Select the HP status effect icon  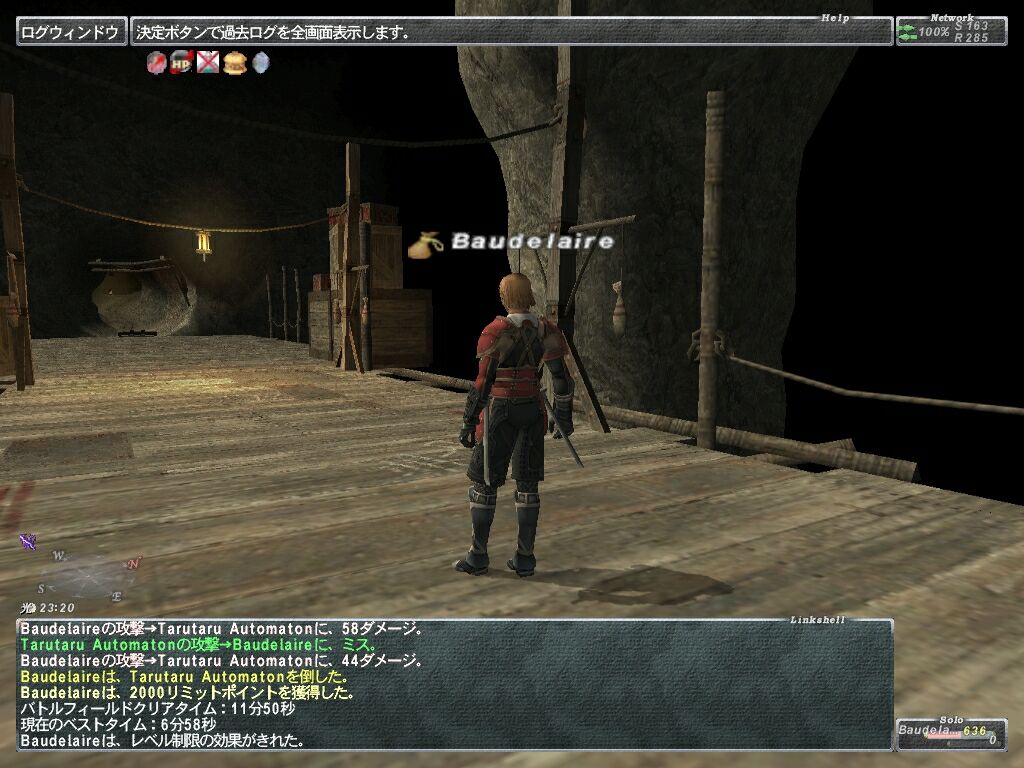(x=181, y=63)
